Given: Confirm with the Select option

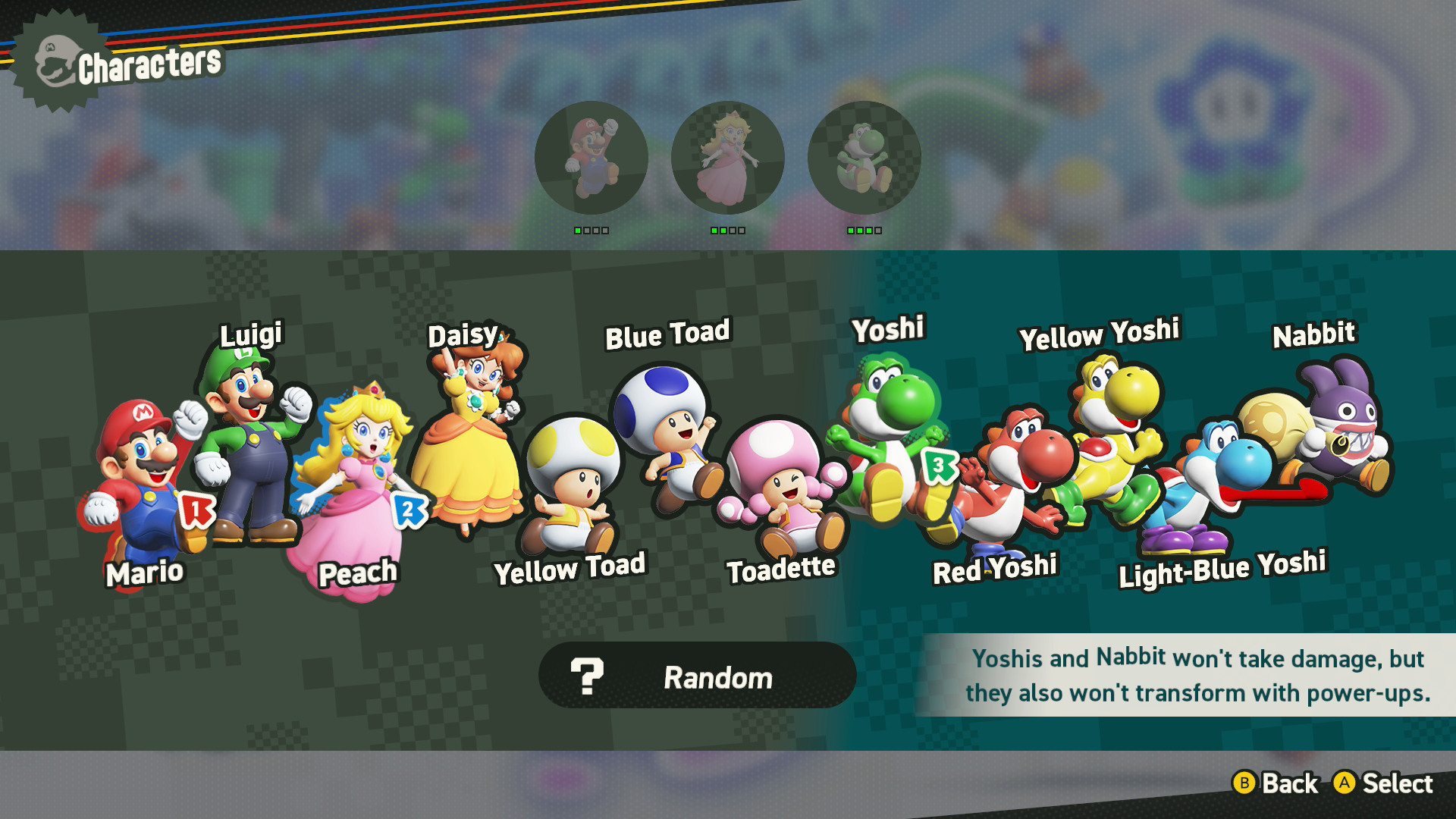Looking at the screenshot, I should (x=1384, y=783).
